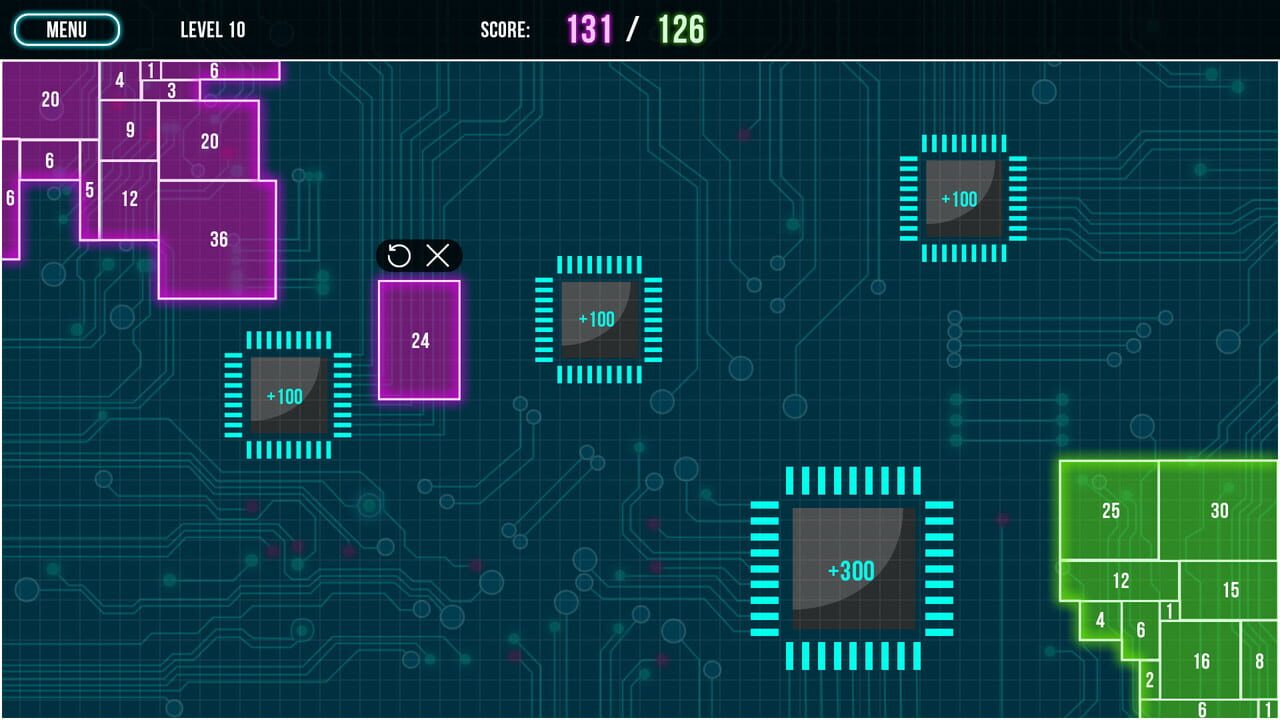Select the small magenta 9 block
The width and height of the screenshot is (1280, 720).
coord(129,129)
